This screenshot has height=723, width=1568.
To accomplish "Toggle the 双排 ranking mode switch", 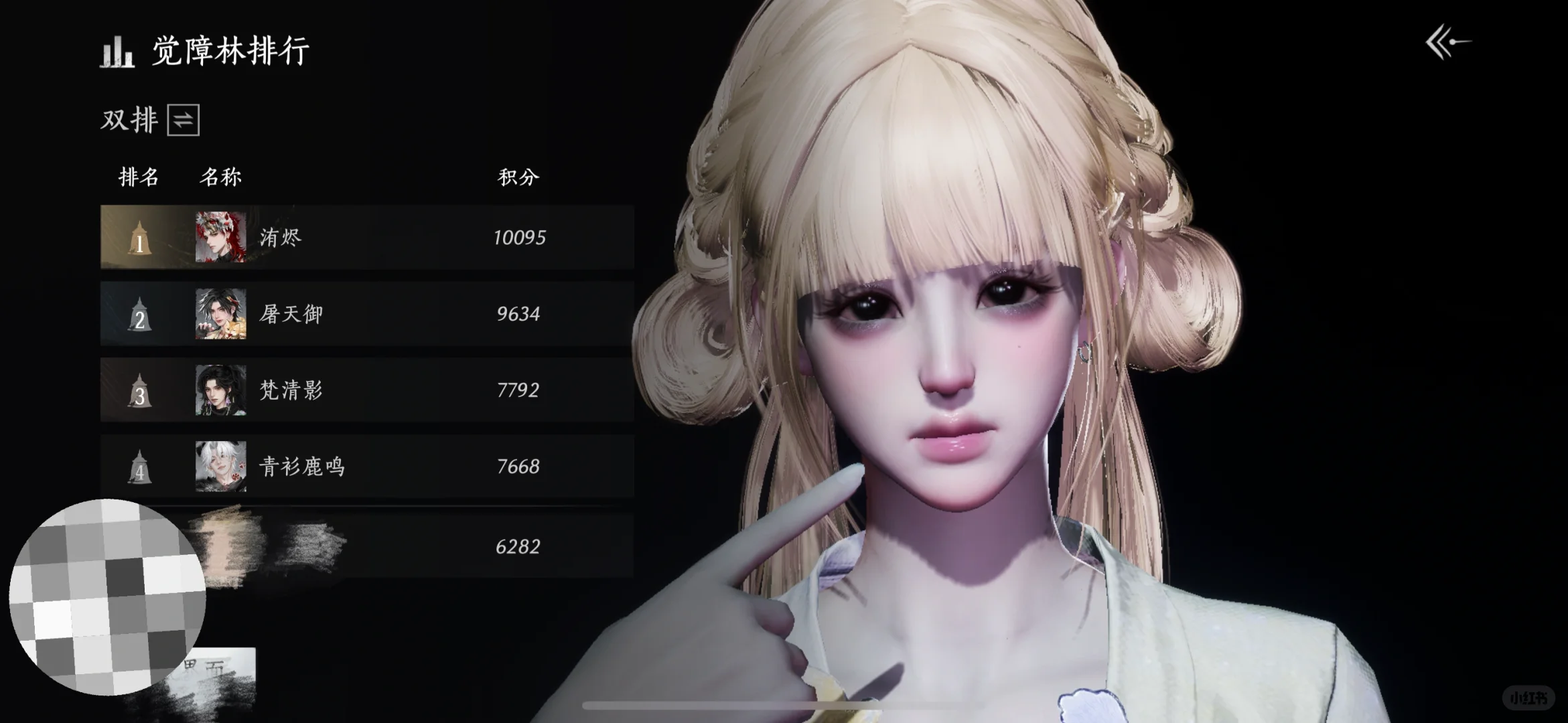I will pyautogui.click(x=183, y=120).
